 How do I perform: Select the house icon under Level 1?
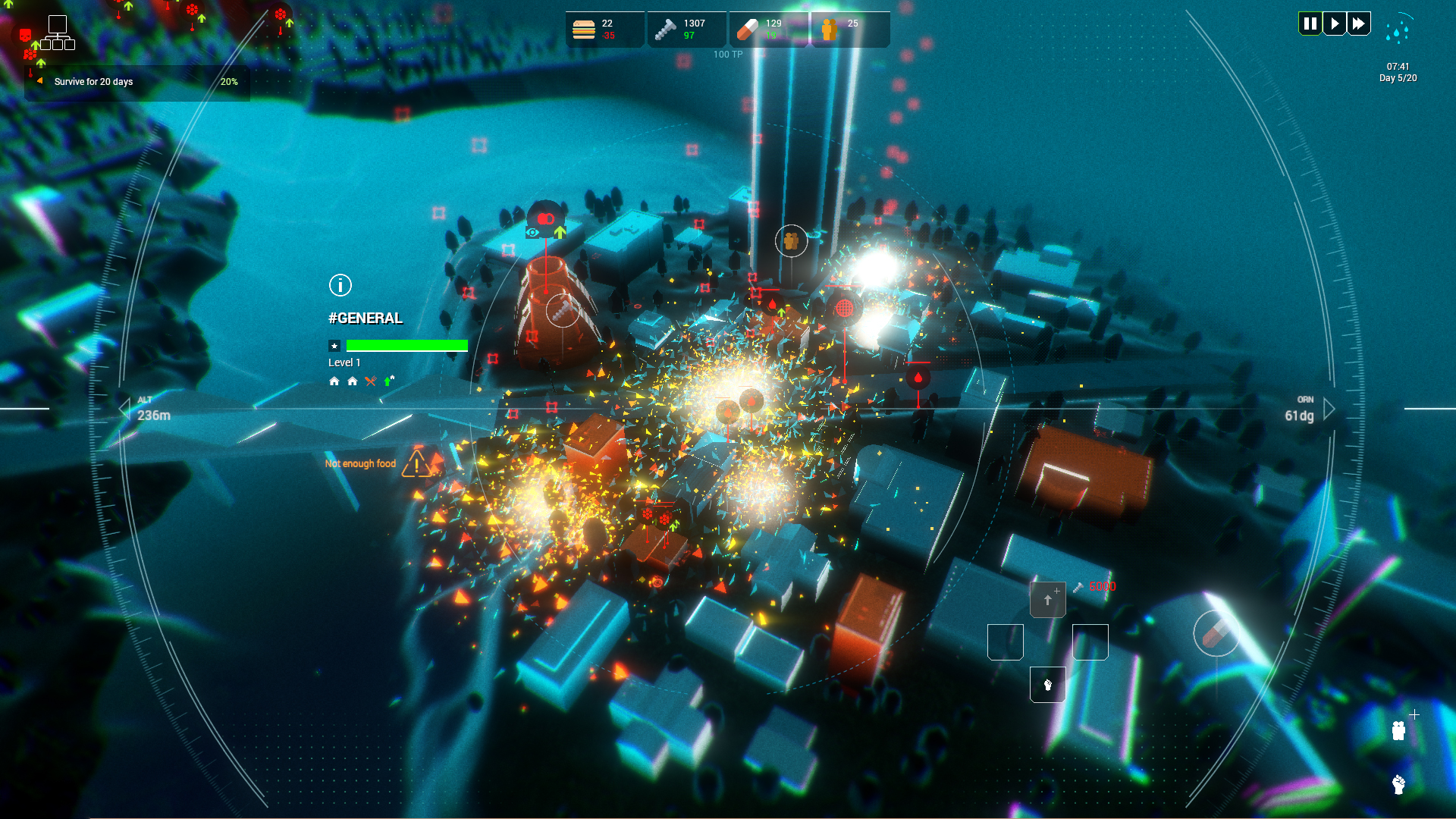click(334, 381)
